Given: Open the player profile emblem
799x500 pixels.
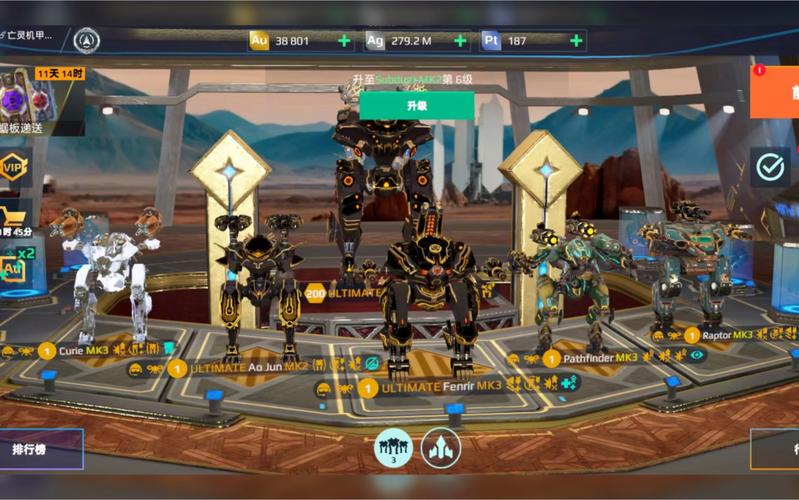Looking at the screenshot, I should (87, 40).
